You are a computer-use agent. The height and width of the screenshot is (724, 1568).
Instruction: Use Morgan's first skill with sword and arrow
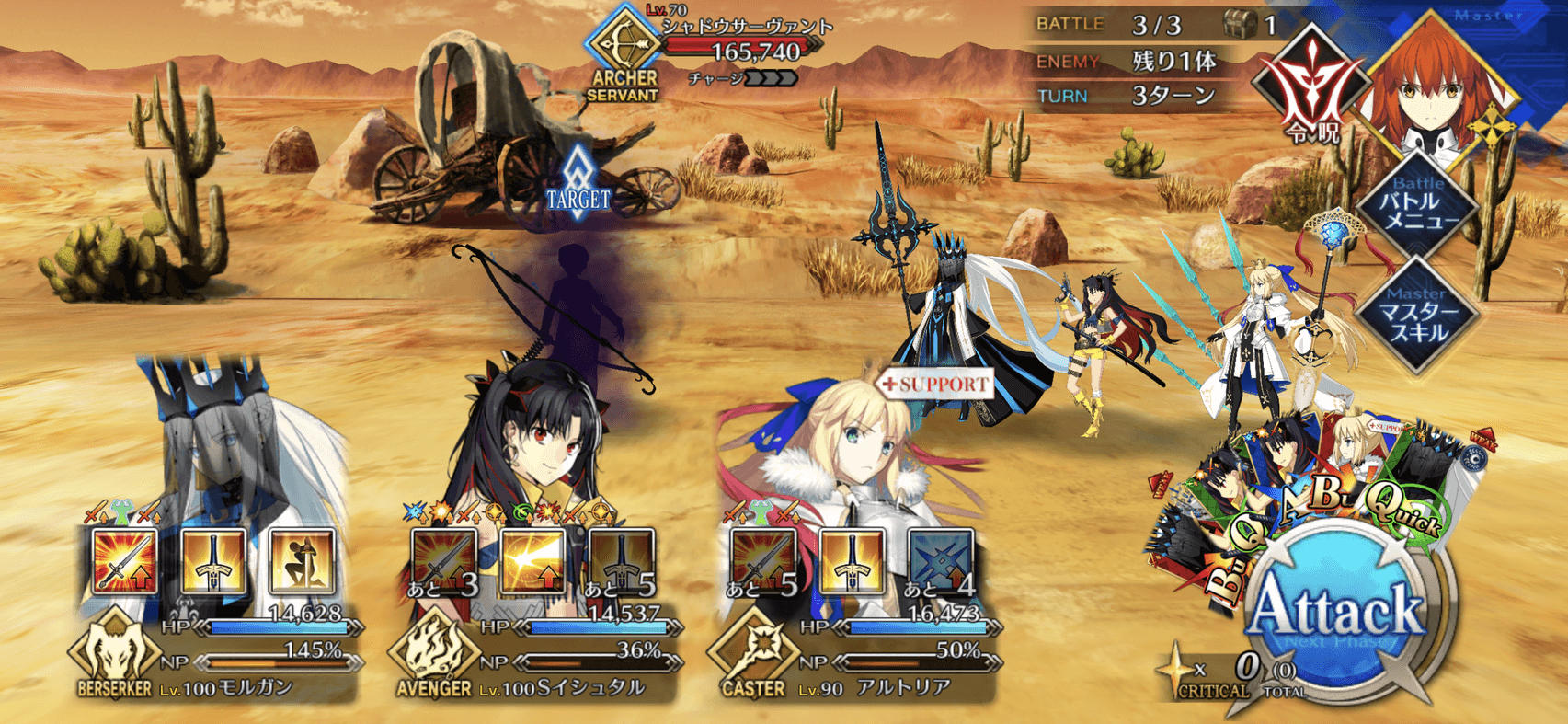point(124,560)
